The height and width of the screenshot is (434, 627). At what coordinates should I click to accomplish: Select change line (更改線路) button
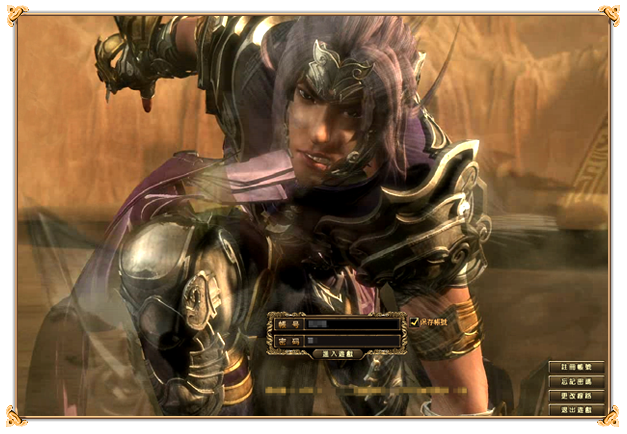pos(576,396)
